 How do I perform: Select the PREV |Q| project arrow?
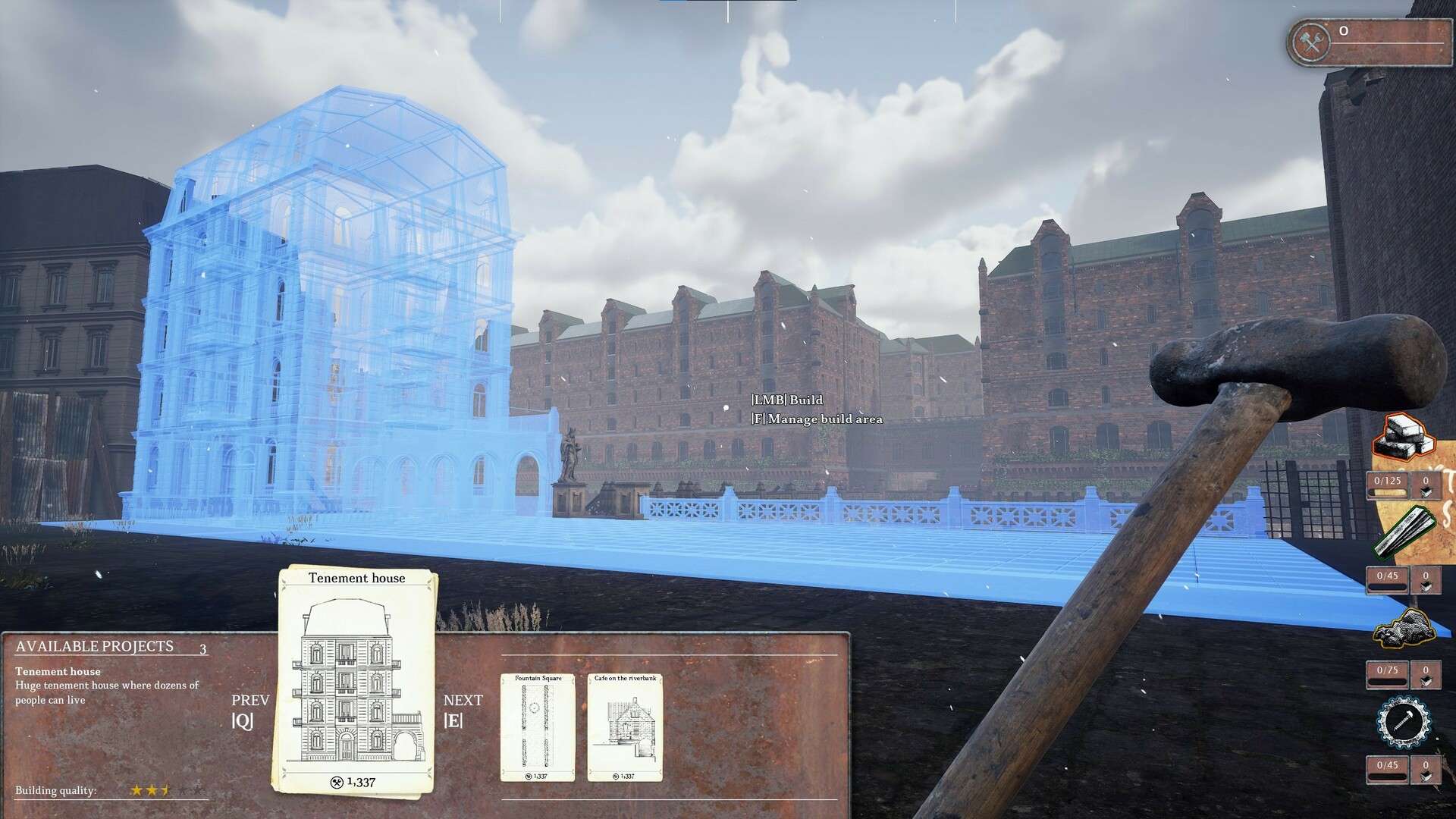point(250,709)
